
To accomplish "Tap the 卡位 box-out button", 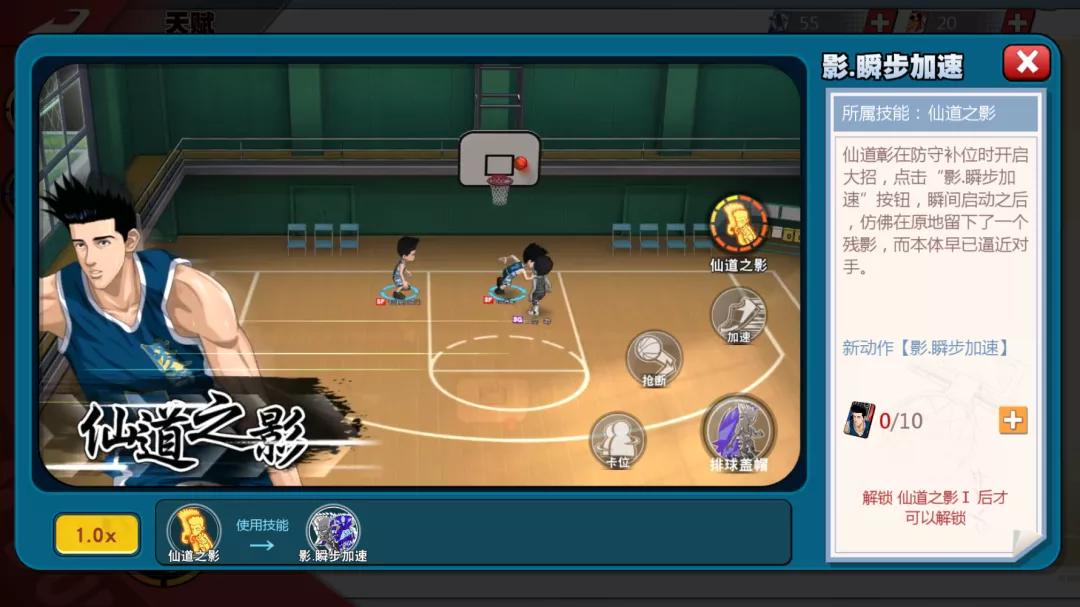I will [x=617, y=439].
